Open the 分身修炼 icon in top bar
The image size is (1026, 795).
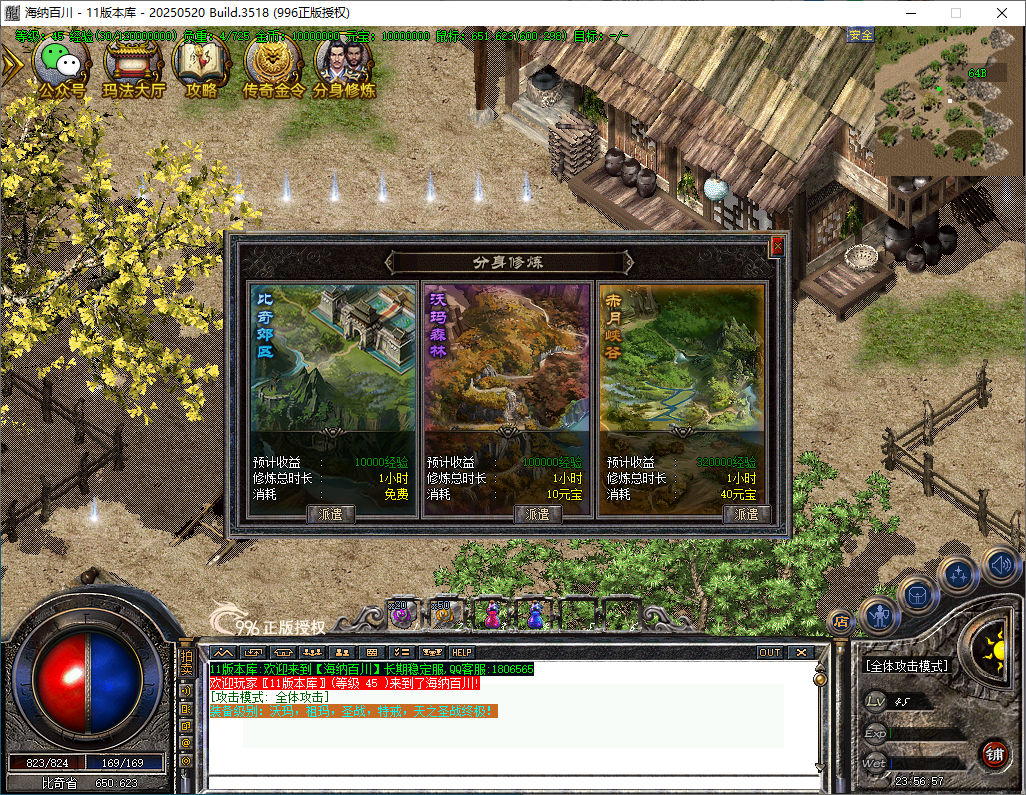click(x=344, y=66)
